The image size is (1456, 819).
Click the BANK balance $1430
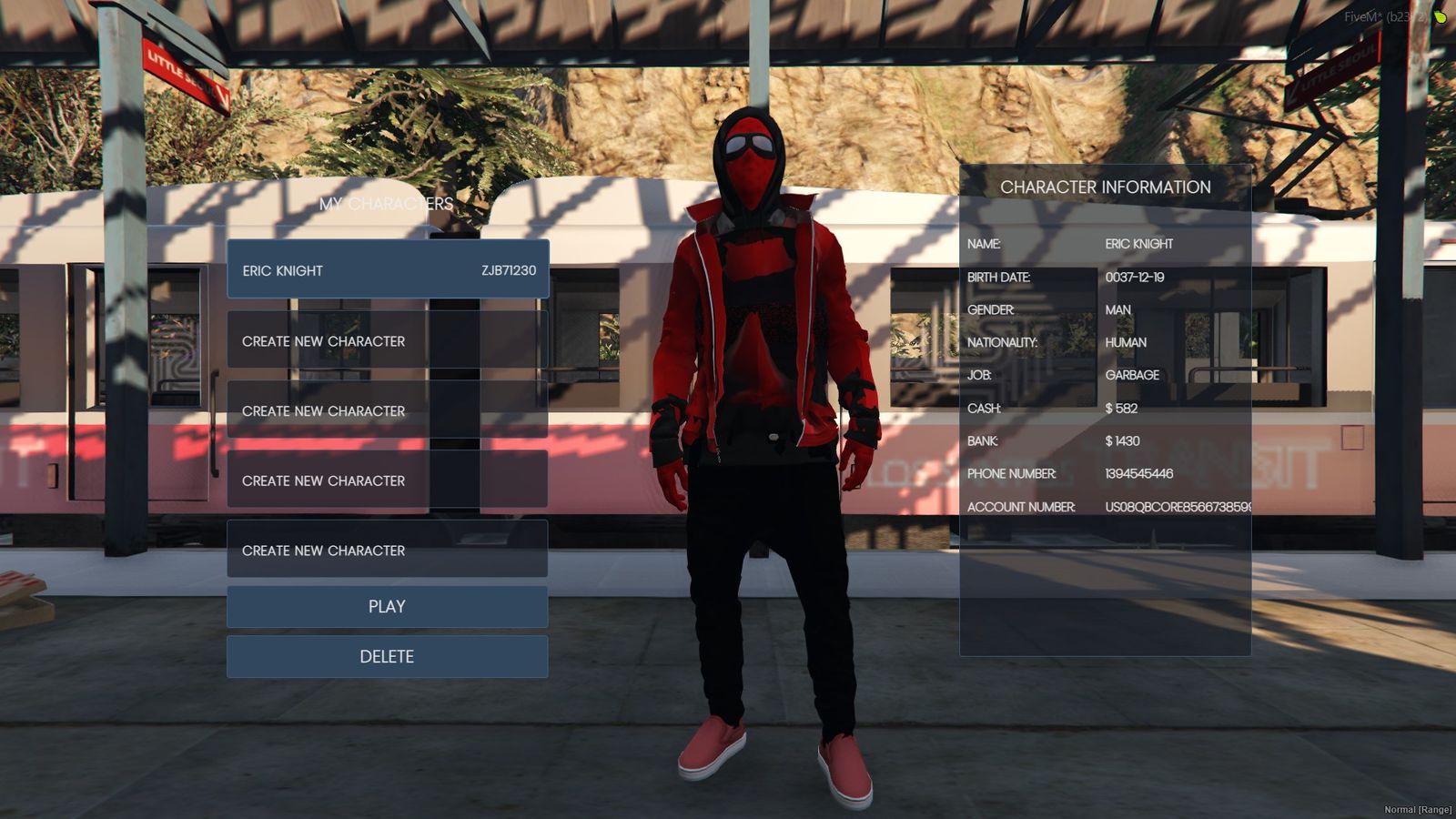tap(1121, 440)
